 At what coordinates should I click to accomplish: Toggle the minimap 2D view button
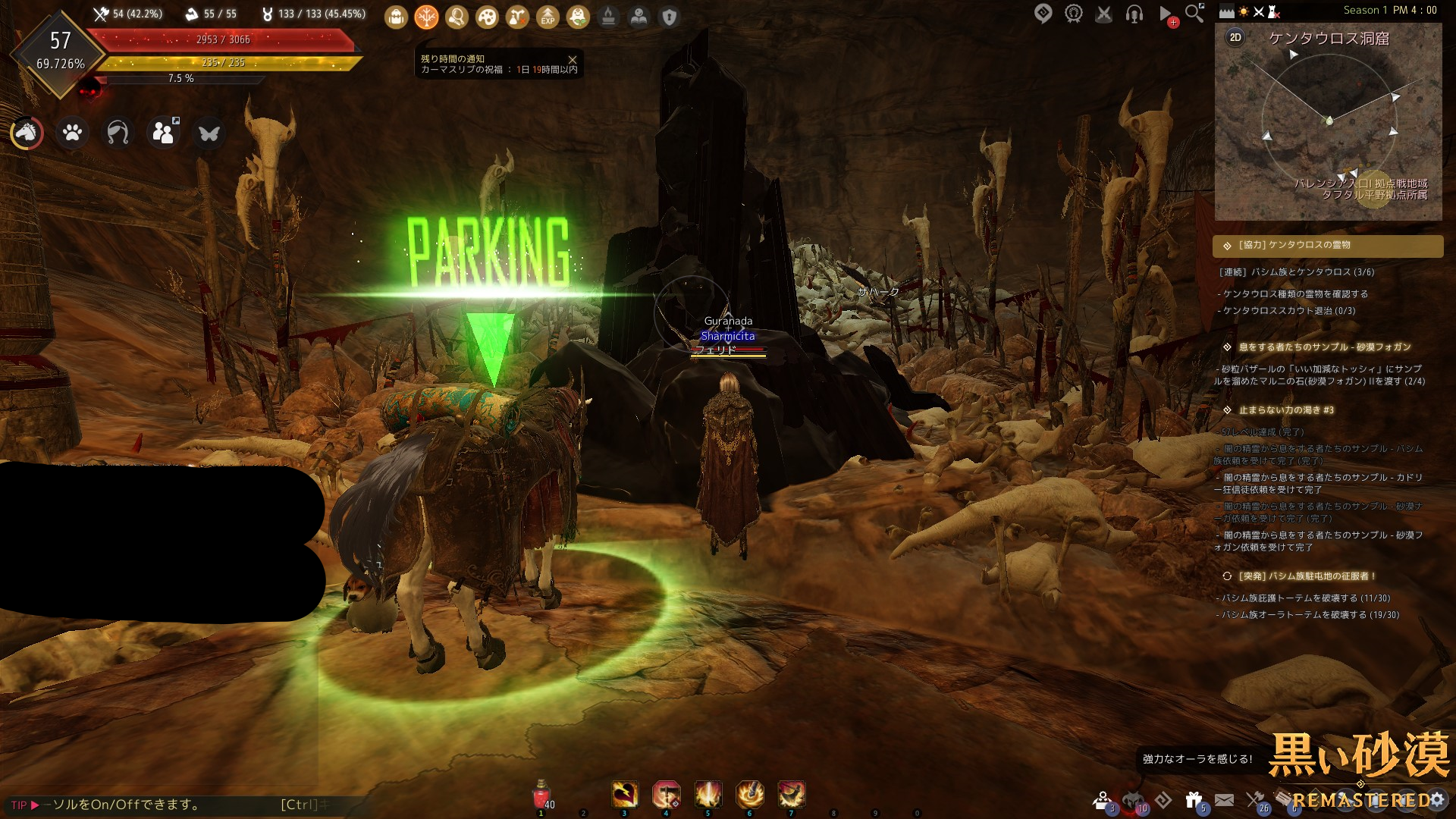(x=1235, y=37)
